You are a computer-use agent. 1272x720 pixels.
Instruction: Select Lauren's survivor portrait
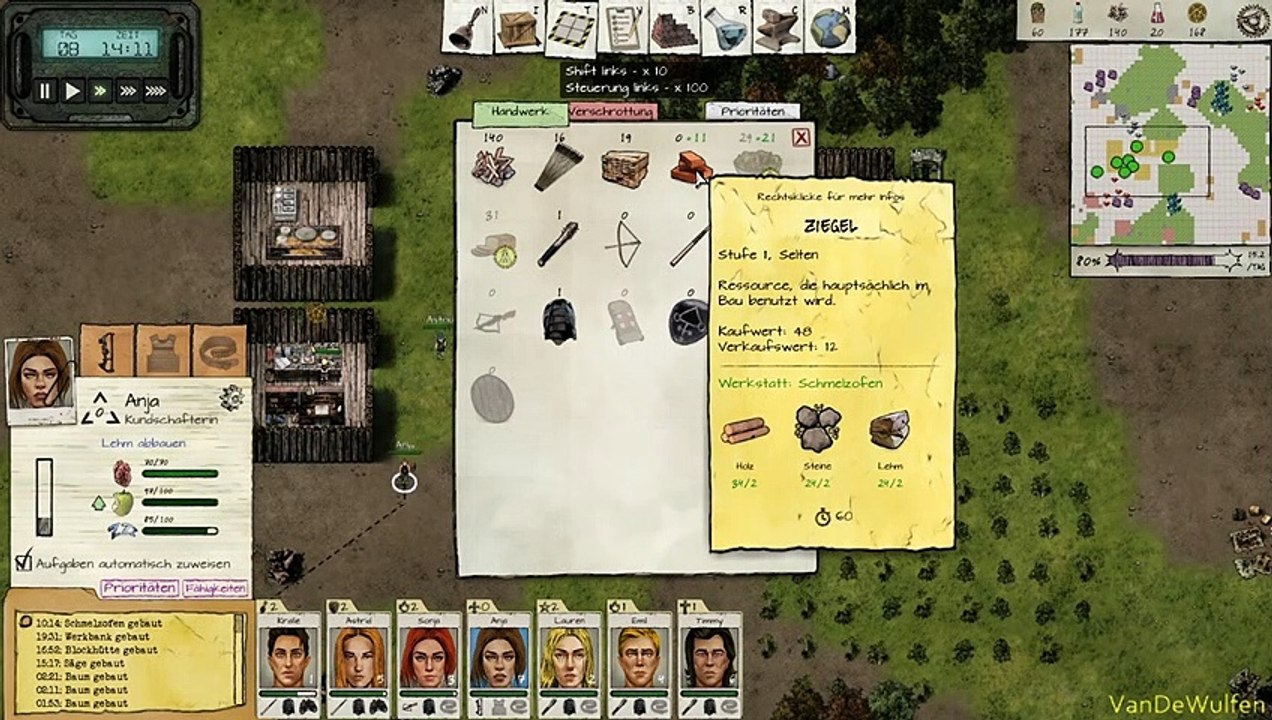click(x=568, y=657)
